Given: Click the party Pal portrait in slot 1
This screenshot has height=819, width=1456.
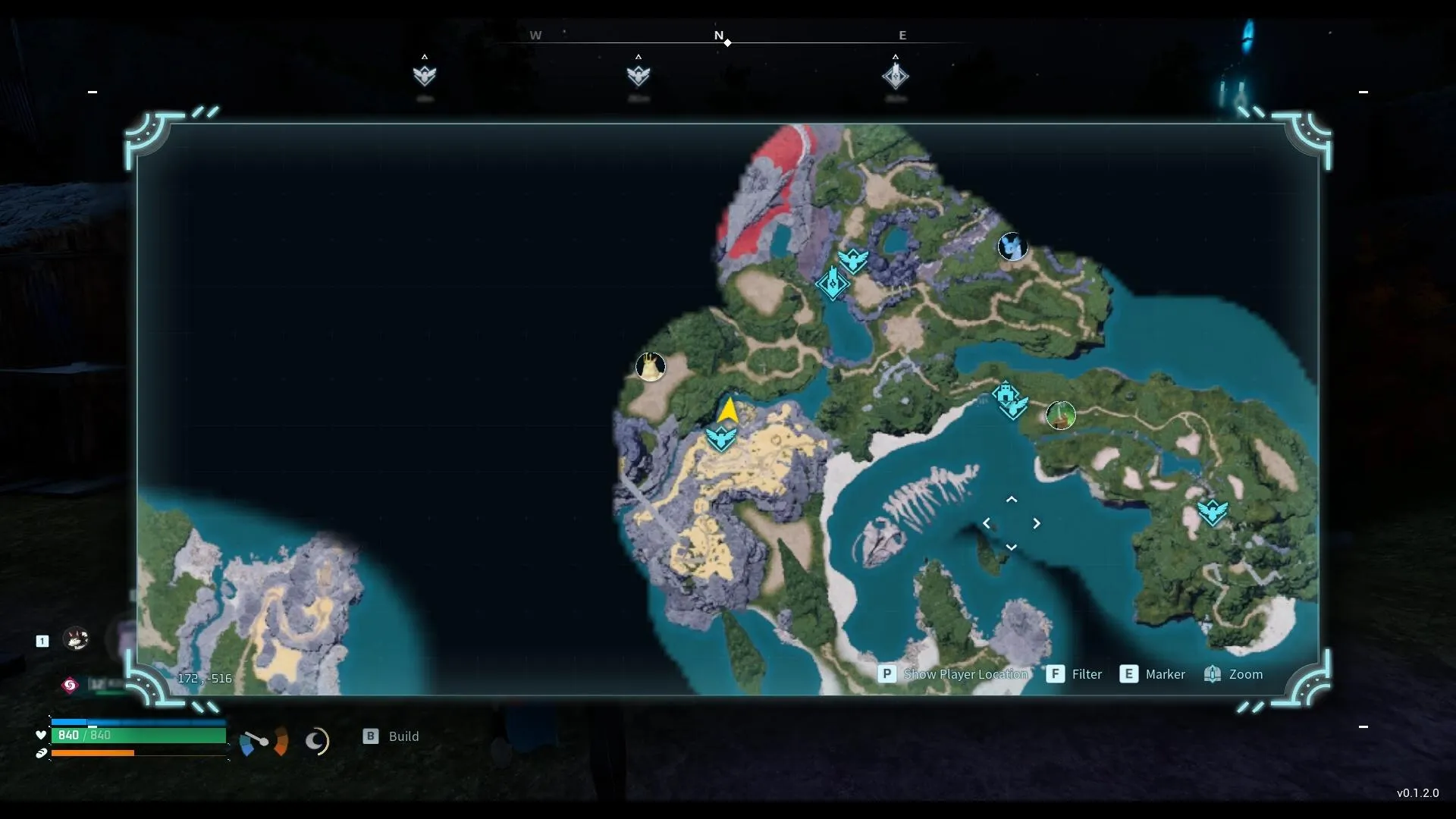Looking at the screenshot, I should click(75, 639).
